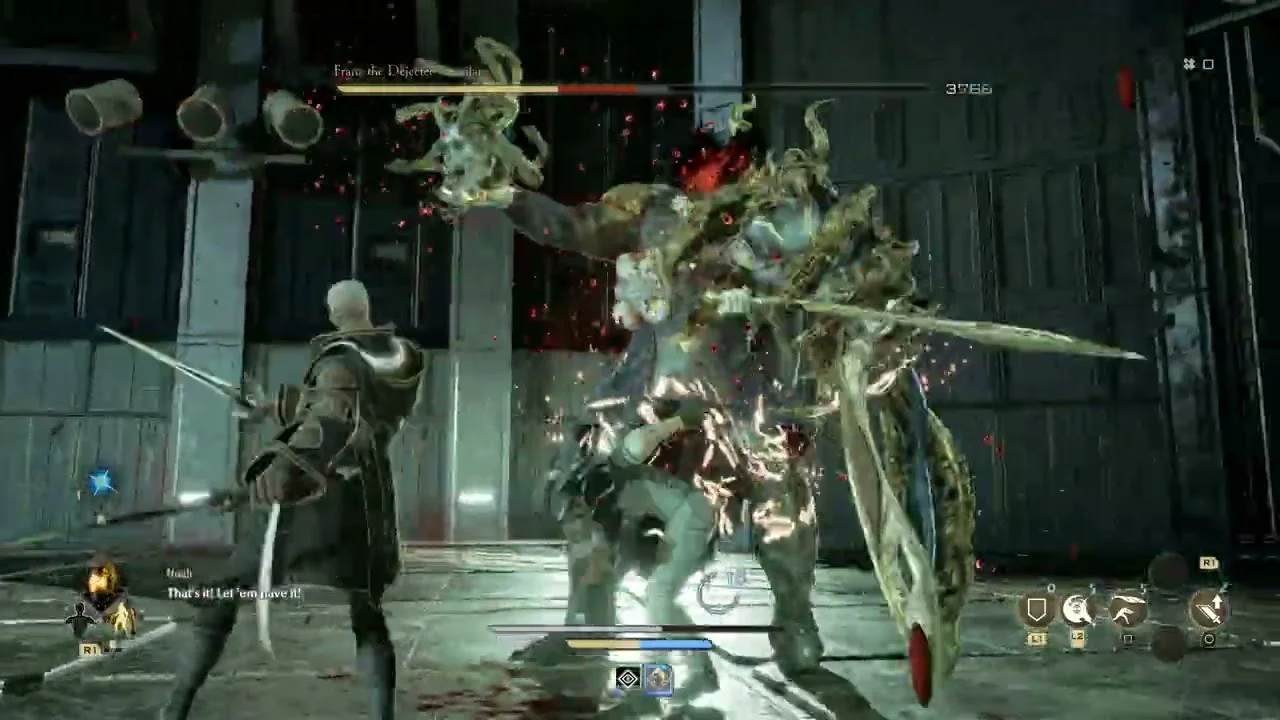Viewport: 1280px width, 720px height.
Task: Select the shield guard ability icon
Action: 1036,609
